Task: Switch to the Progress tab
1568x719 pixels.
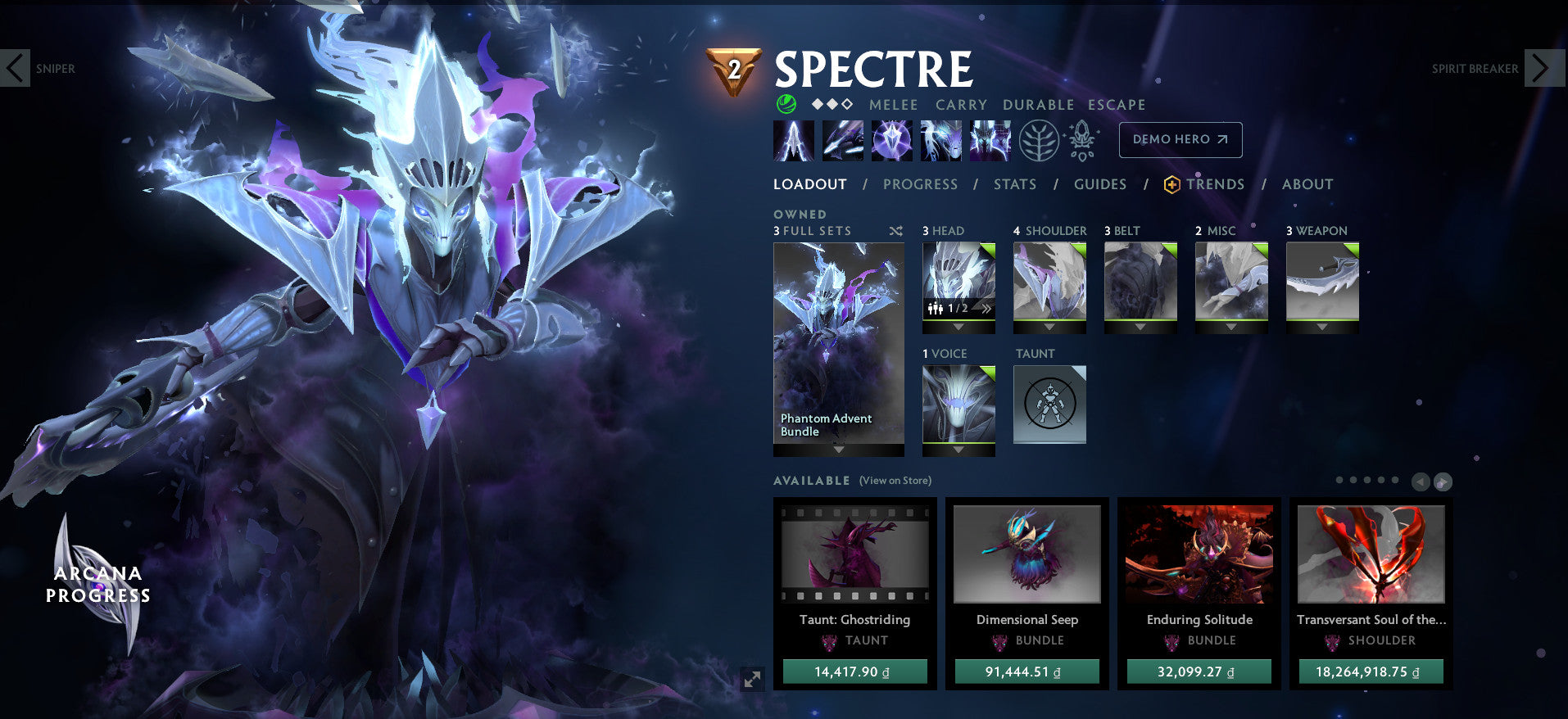Action: tap(920, 184)
